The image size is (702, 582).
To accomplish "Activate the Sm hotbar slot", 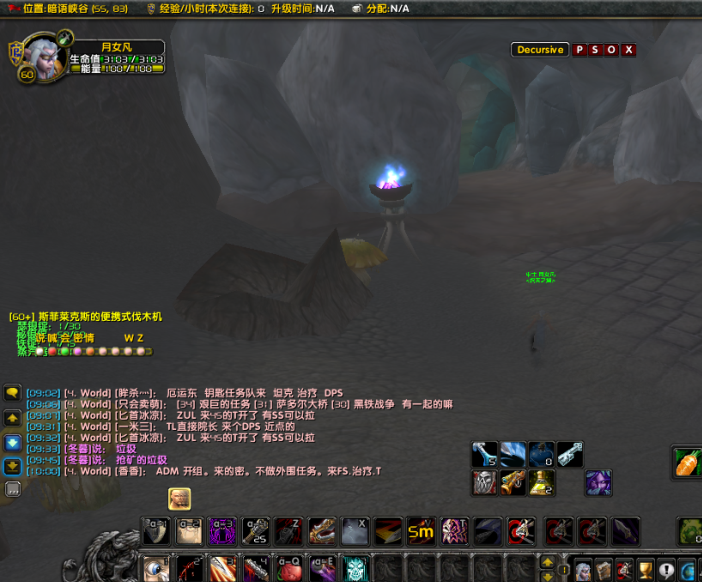I will pyautogui.click(x=420, y=531).
